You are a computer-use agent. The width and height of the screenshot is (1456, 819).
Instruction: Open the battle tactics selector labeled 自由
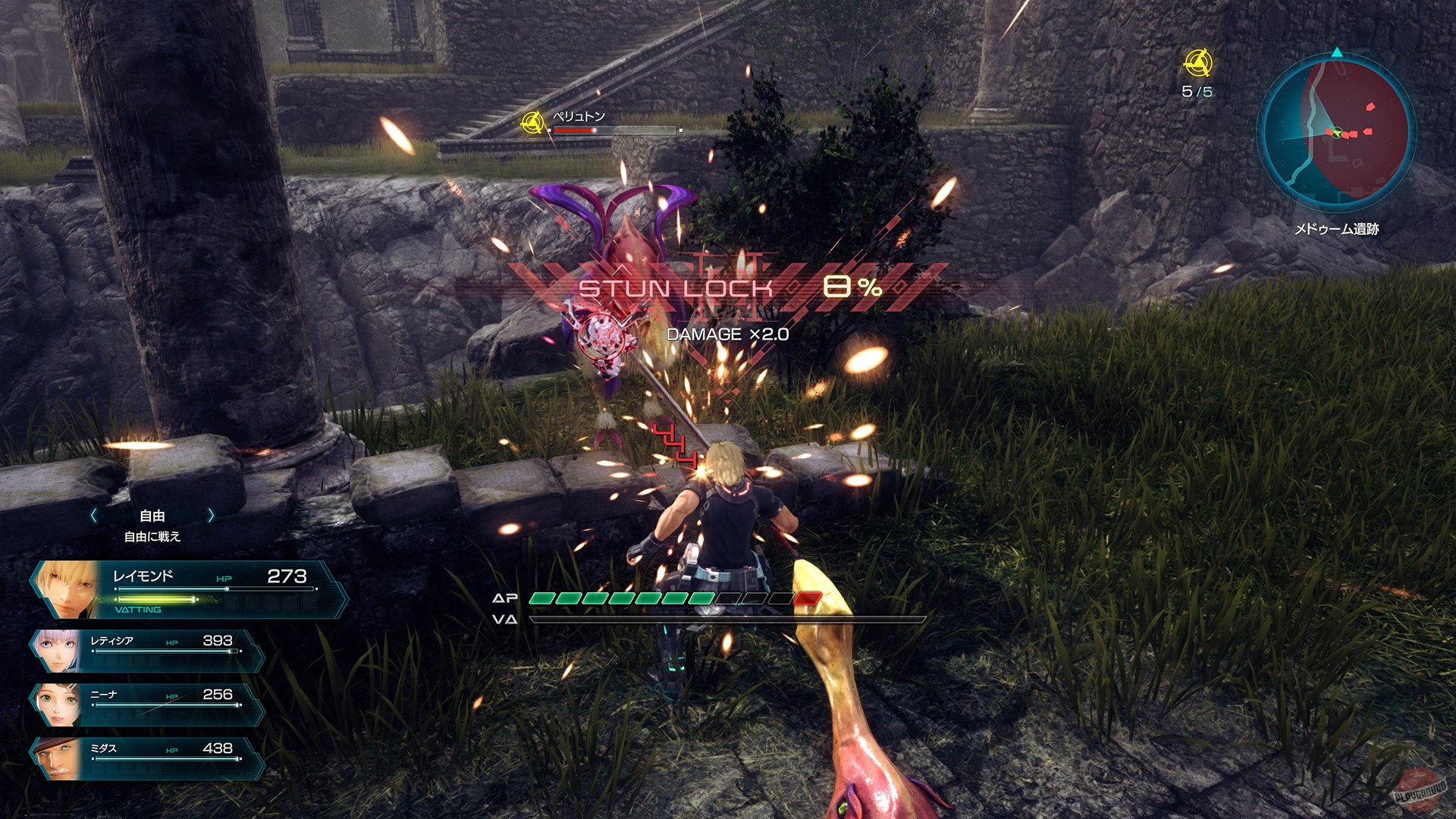tap(152, 515)
